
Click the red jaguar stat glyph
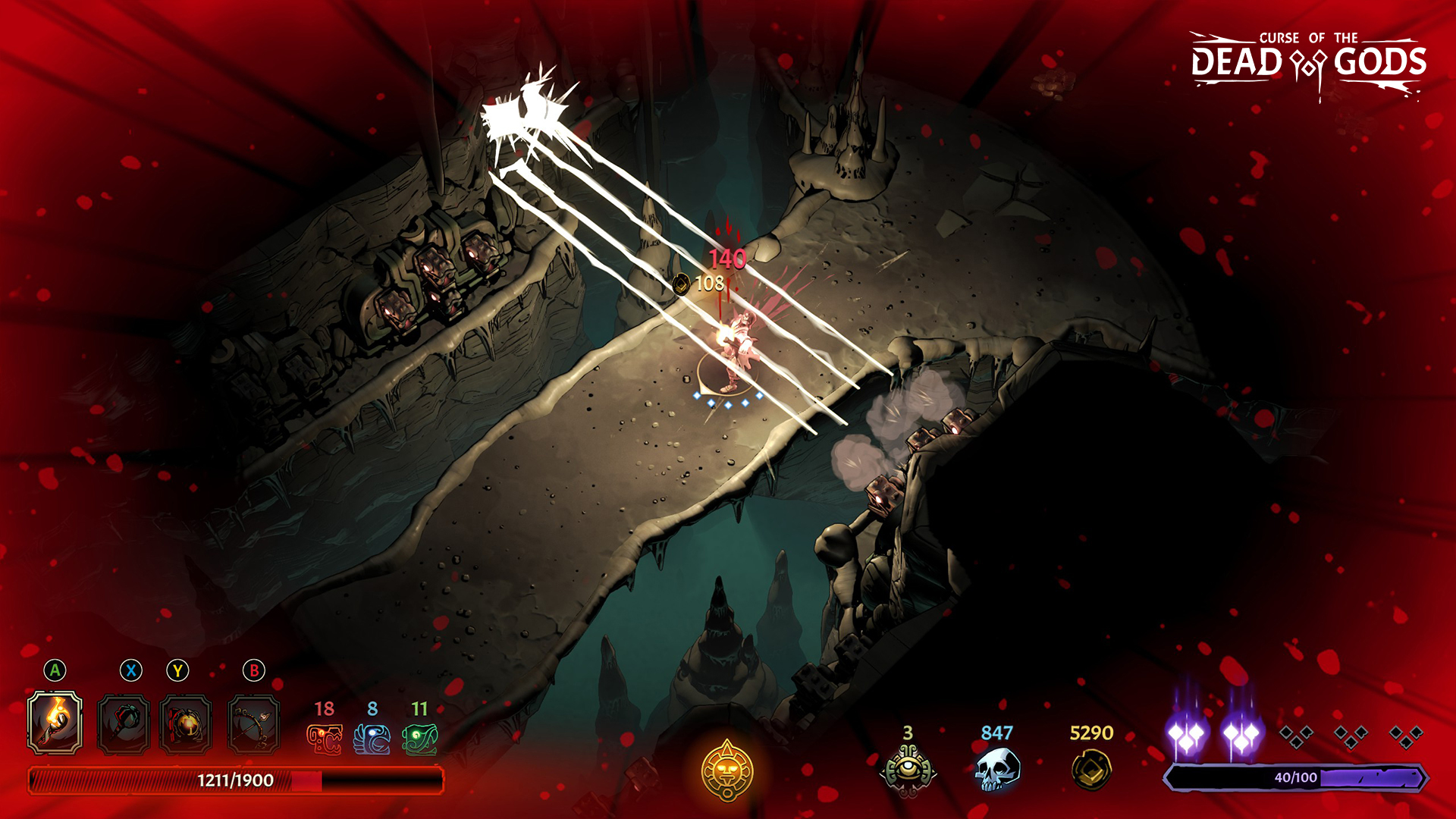click(x=324, y=739)
